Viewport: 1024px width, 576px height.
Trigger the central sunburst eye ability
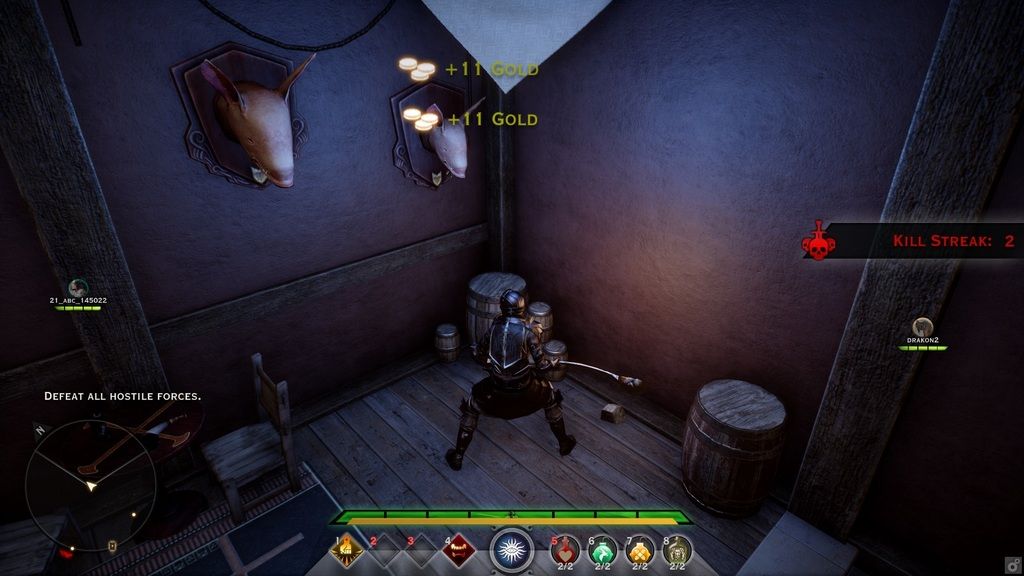512,550
